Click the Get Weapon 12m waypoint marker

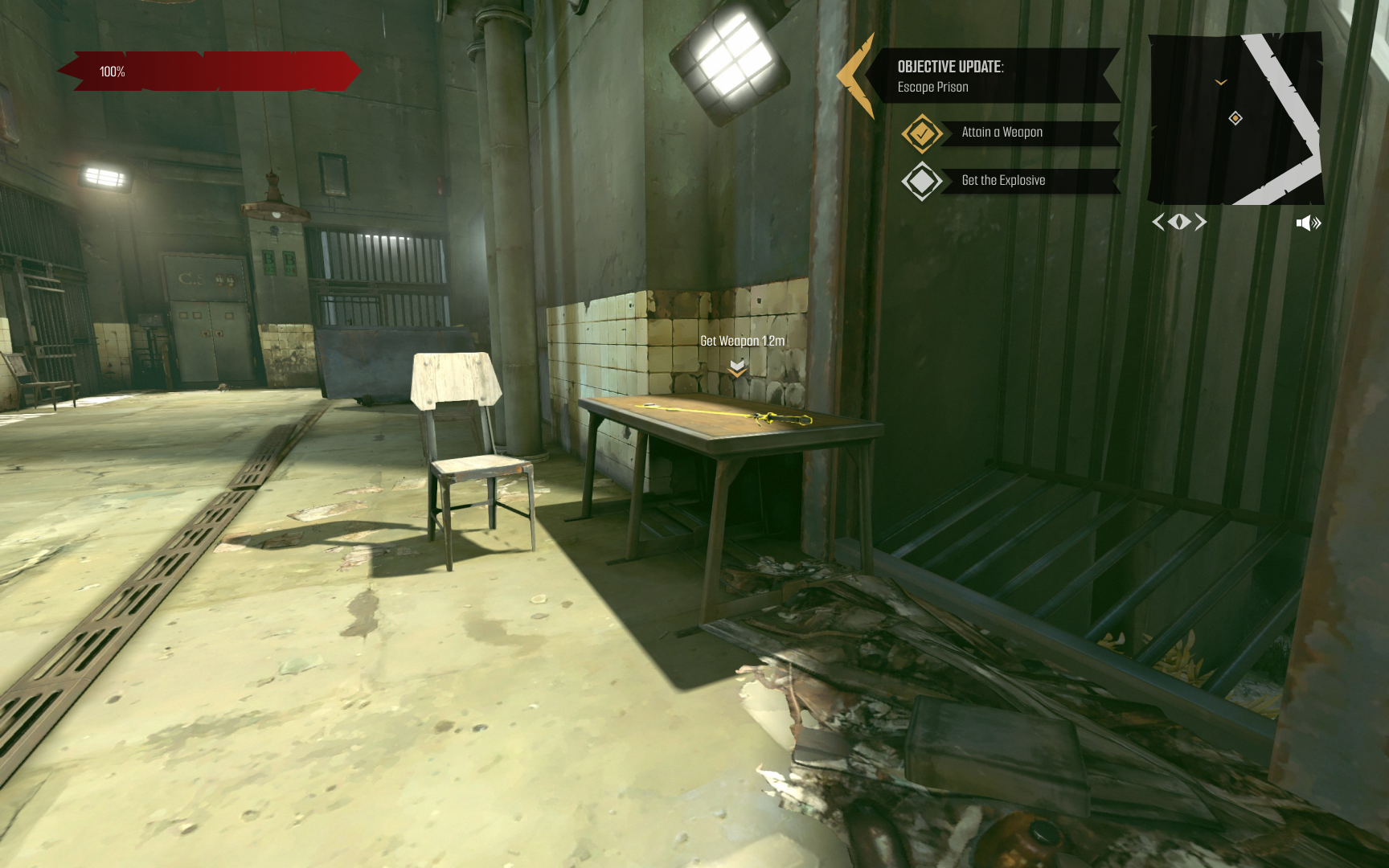pyautogui.click(x=737, y=368)
